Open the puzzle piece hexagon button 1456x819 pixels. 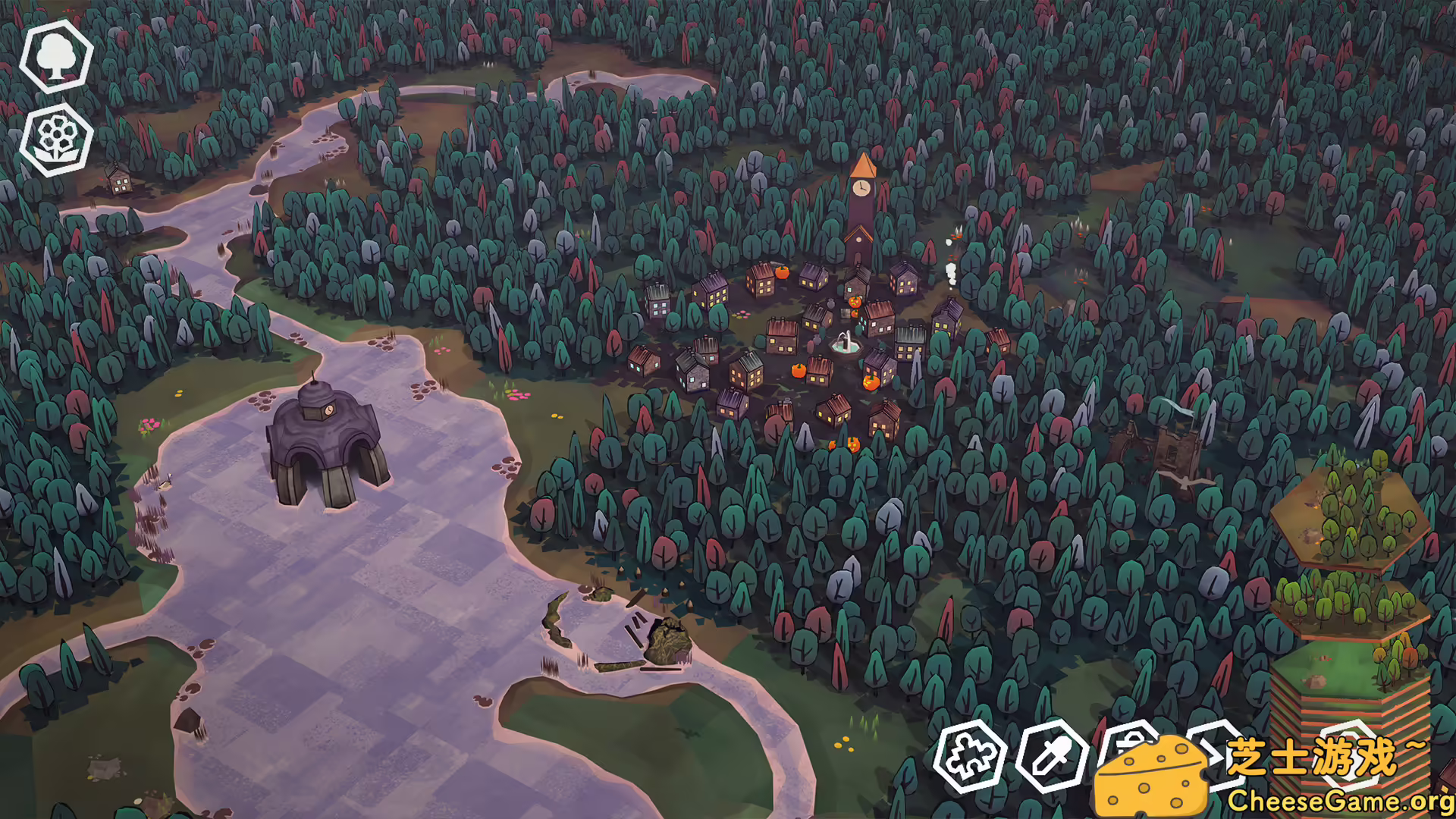[970, 756]
